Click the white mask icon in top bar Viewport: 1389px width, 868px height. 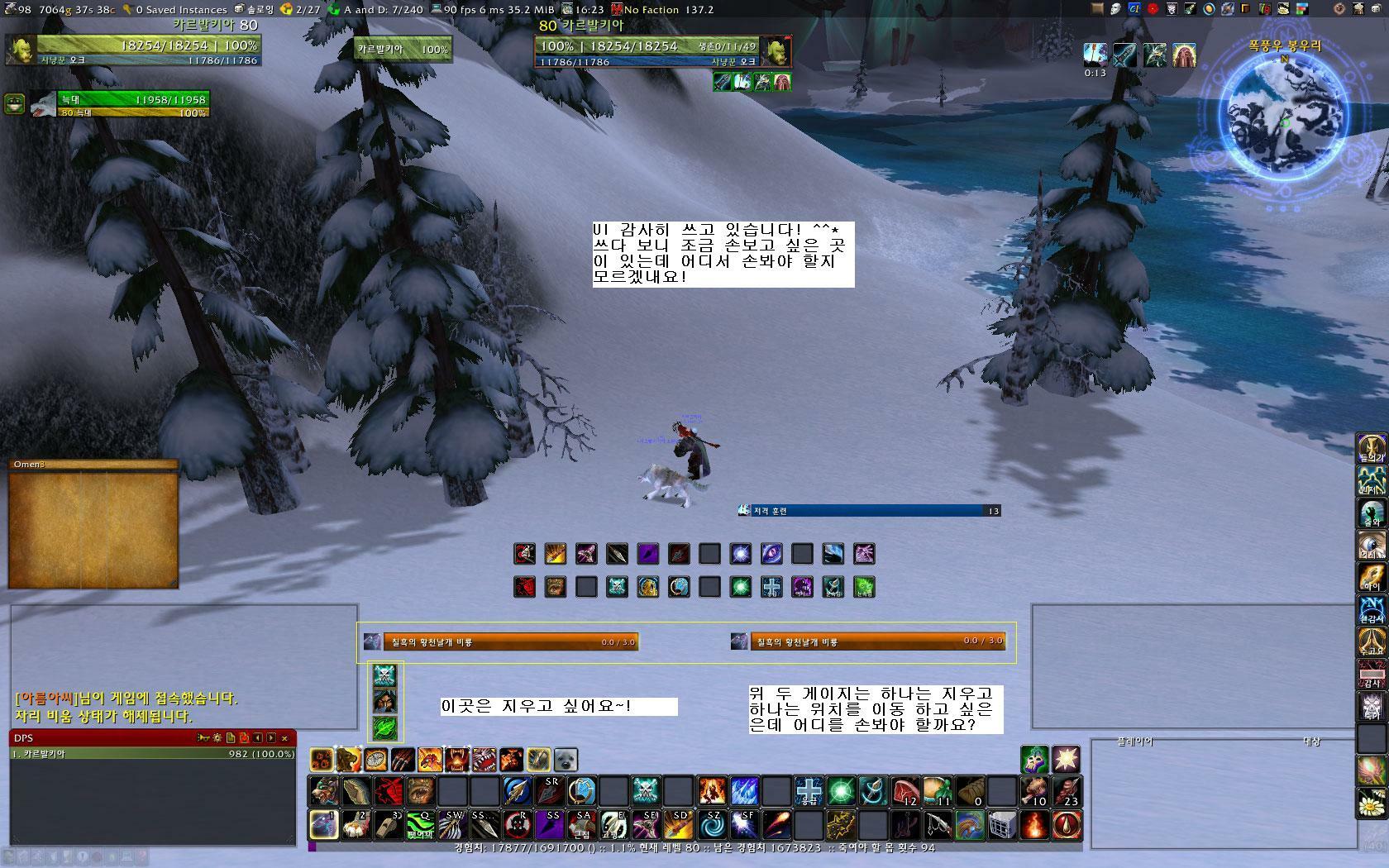click(x=1115, y=9)
